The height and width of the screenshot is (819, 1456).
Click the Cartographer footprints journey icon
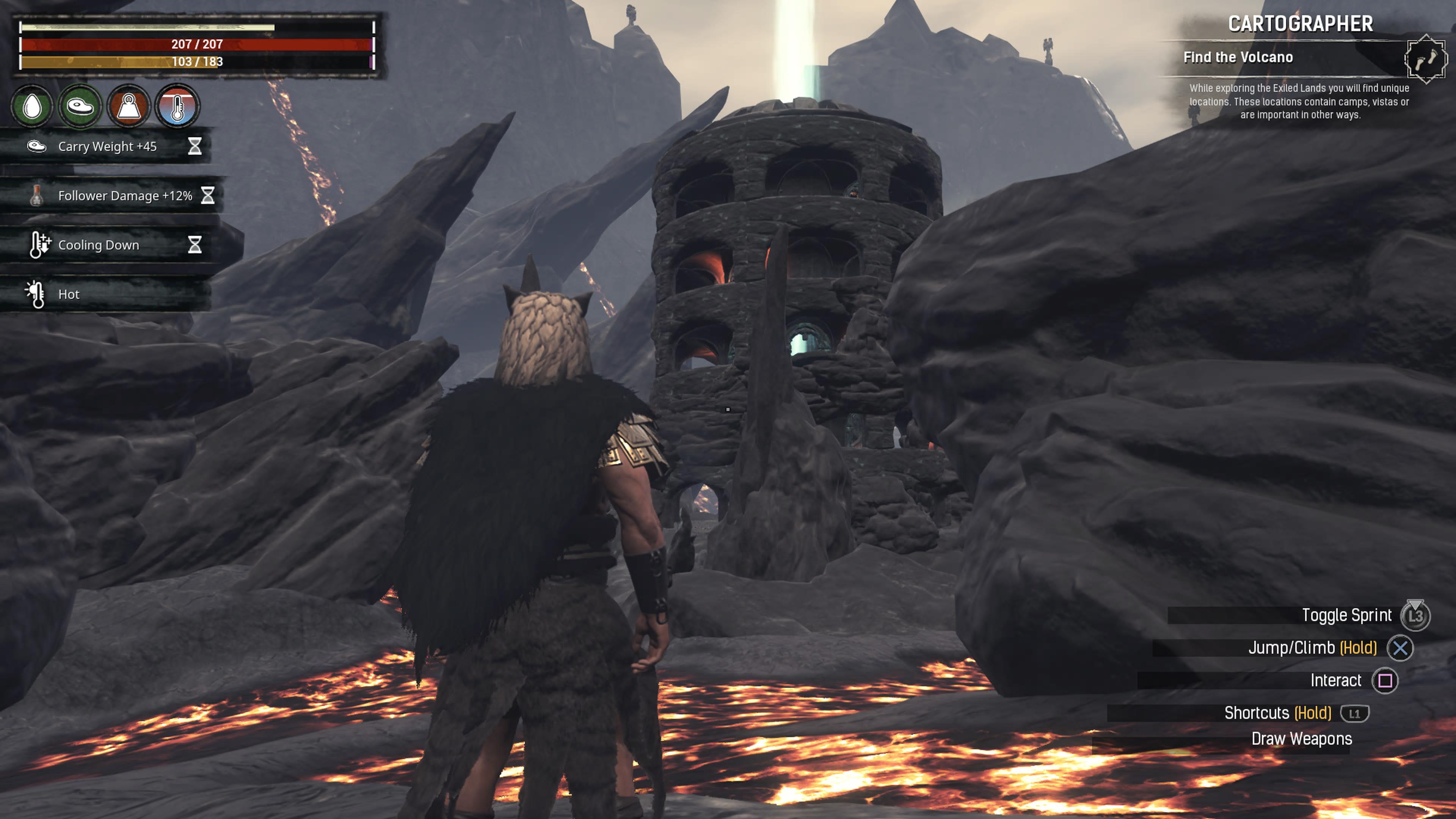[x=1426, y=58]
